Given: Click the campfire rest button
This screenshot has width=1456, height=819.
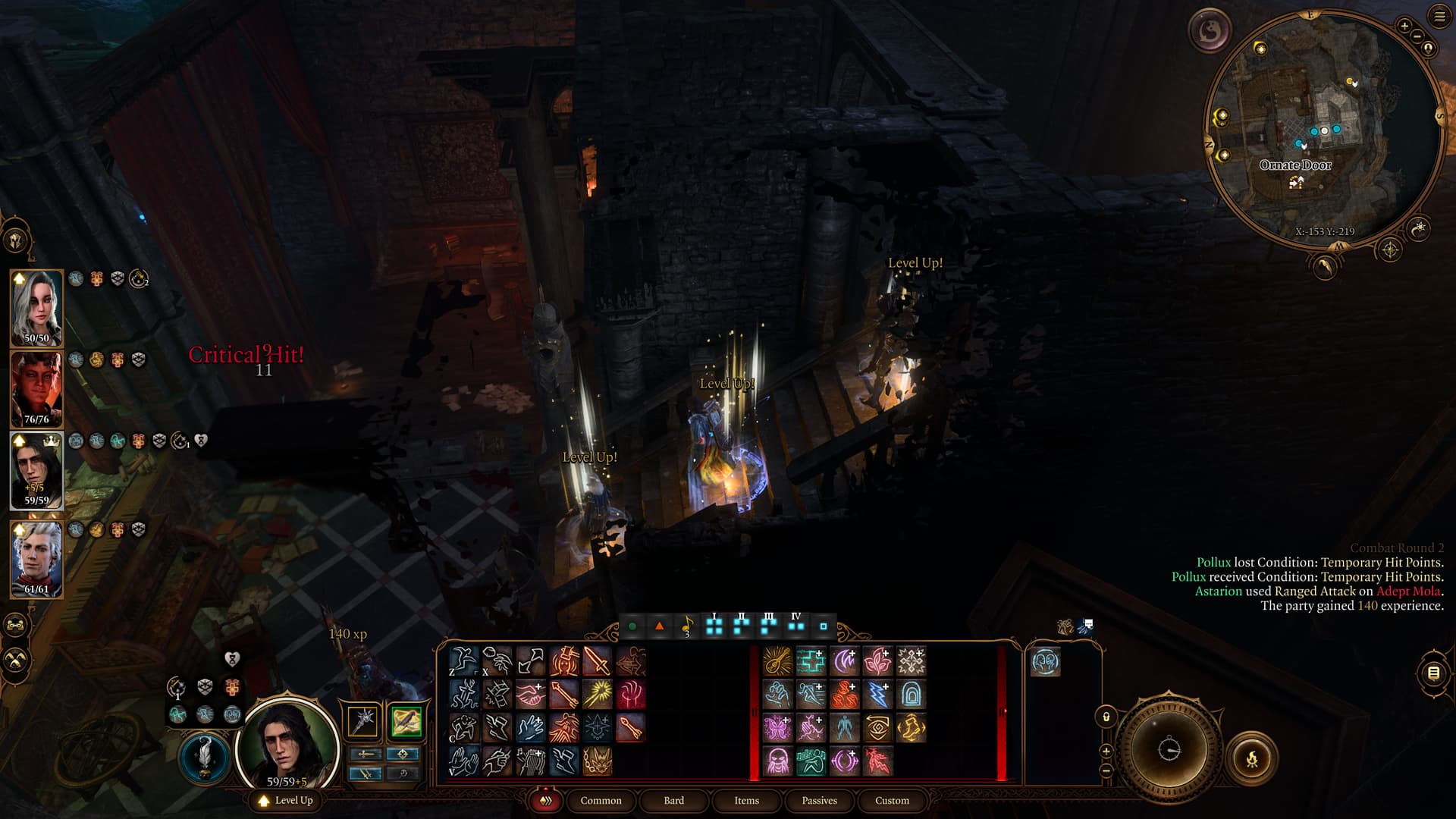Looking at the screenshot, I should coord(1251,758).
